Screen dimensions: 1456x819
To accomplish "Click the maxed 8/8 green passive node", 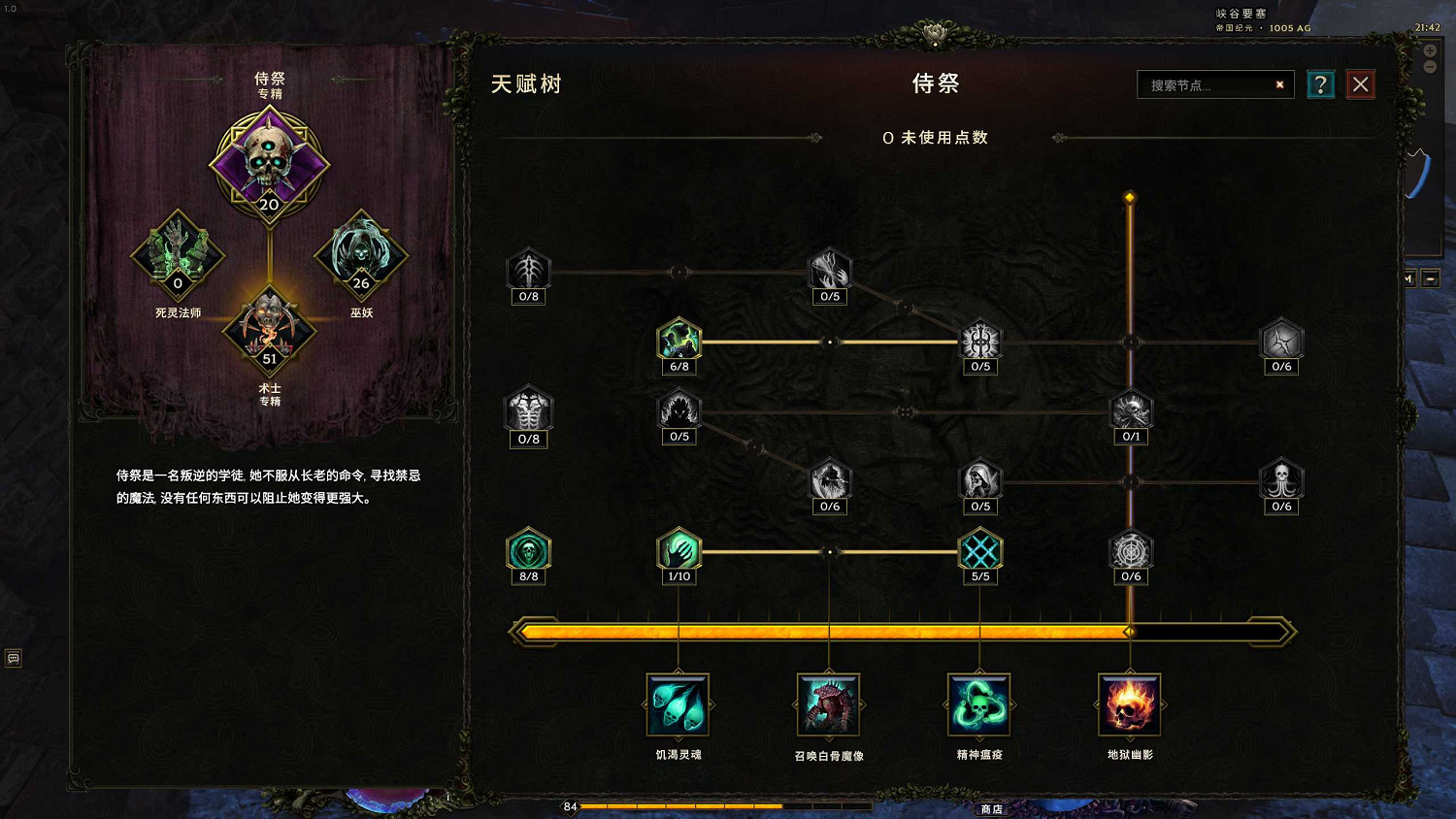I will click(x=528, y=551).
